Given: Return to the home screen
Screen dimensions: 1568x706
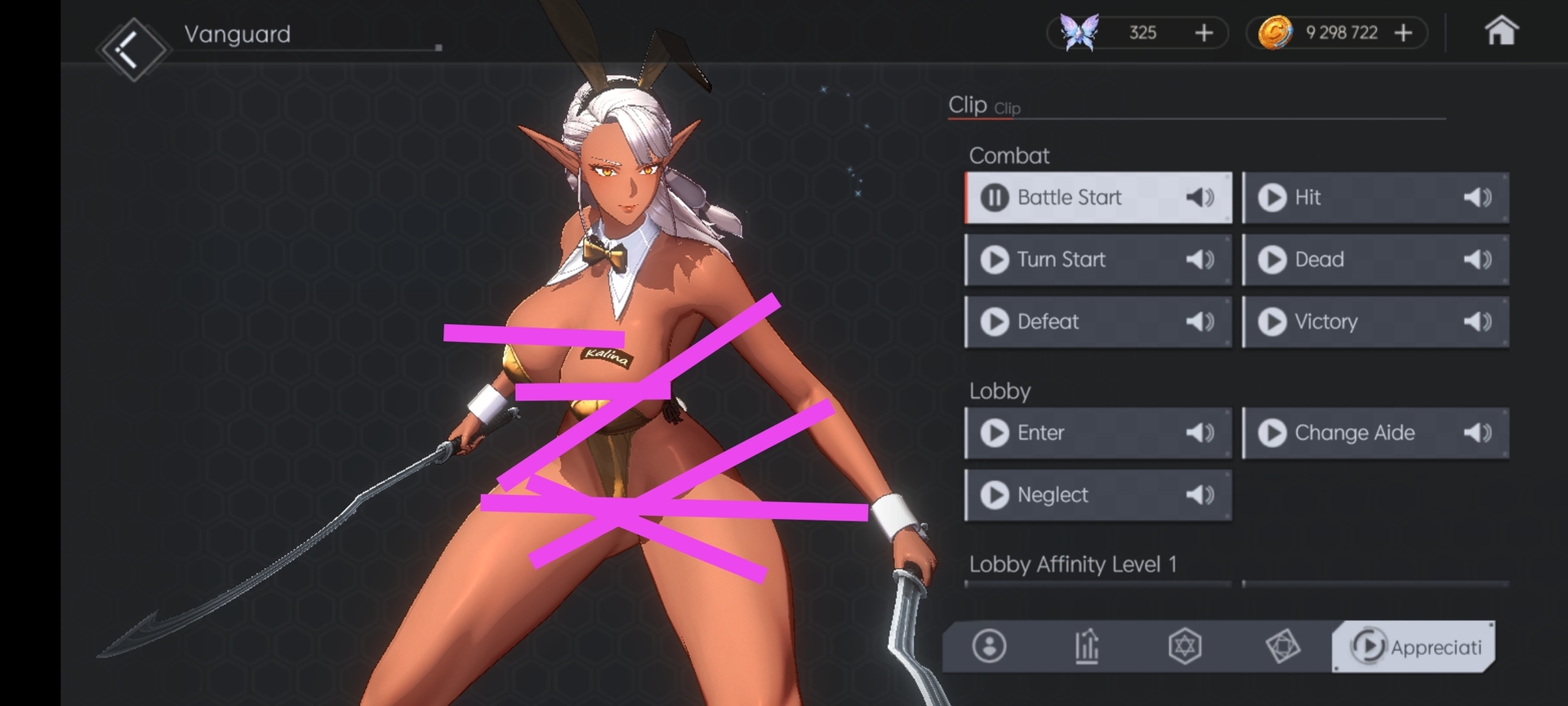Looking at the screenshot, I should [x=1500, y=32].
